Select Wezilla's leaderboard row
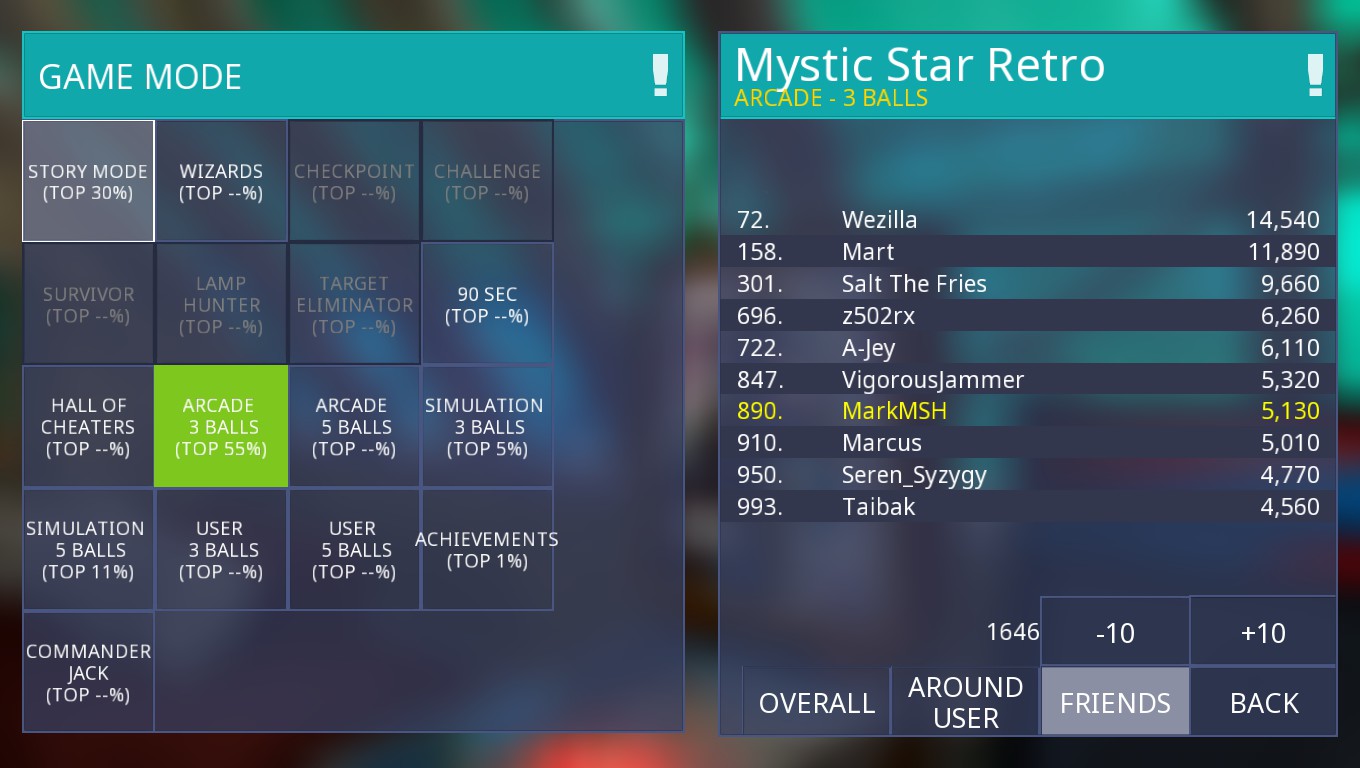 [x=1028, y=220]
